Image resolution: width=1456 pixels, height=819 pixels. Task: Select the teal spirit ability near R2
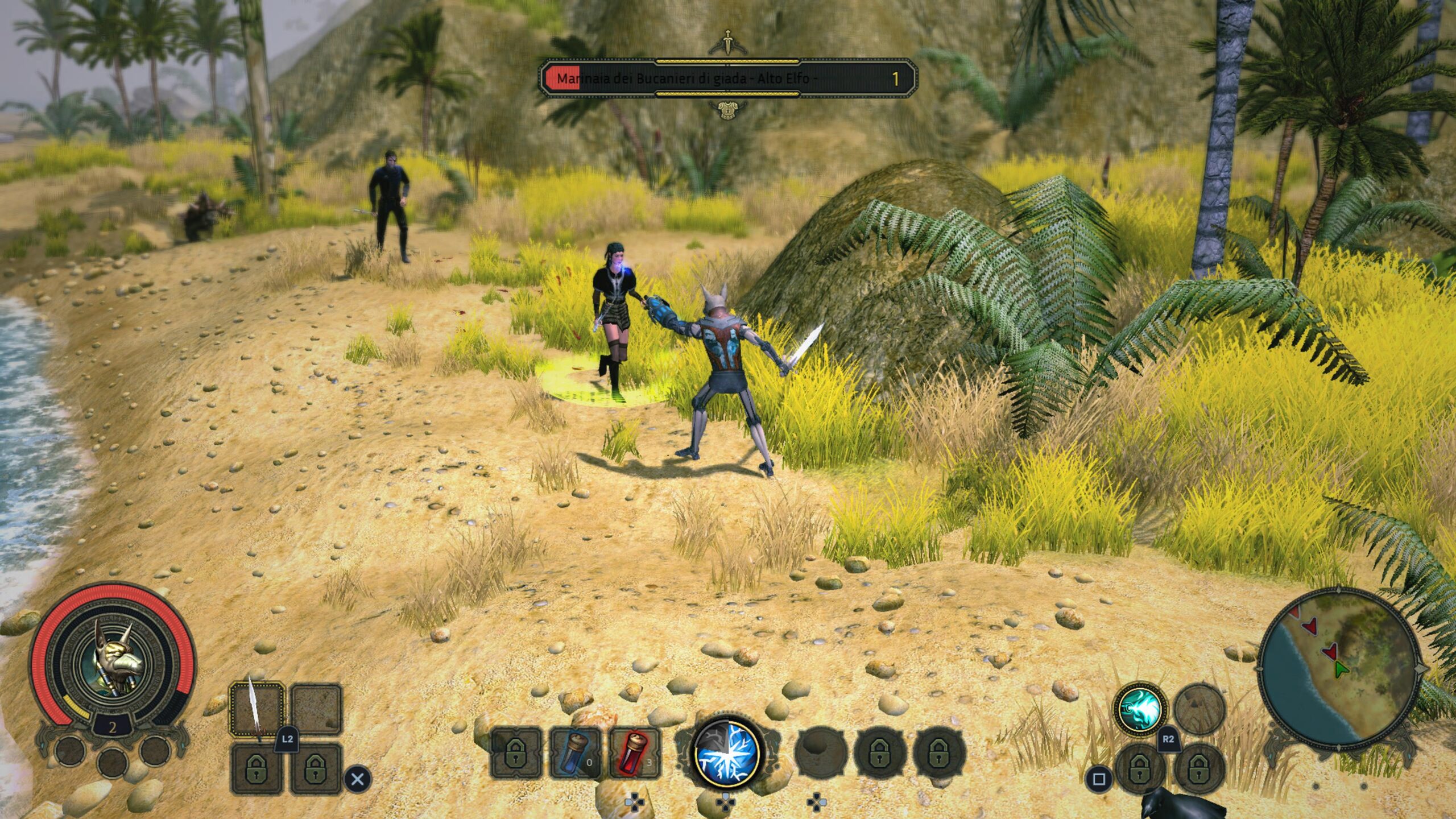point(1139,709)
